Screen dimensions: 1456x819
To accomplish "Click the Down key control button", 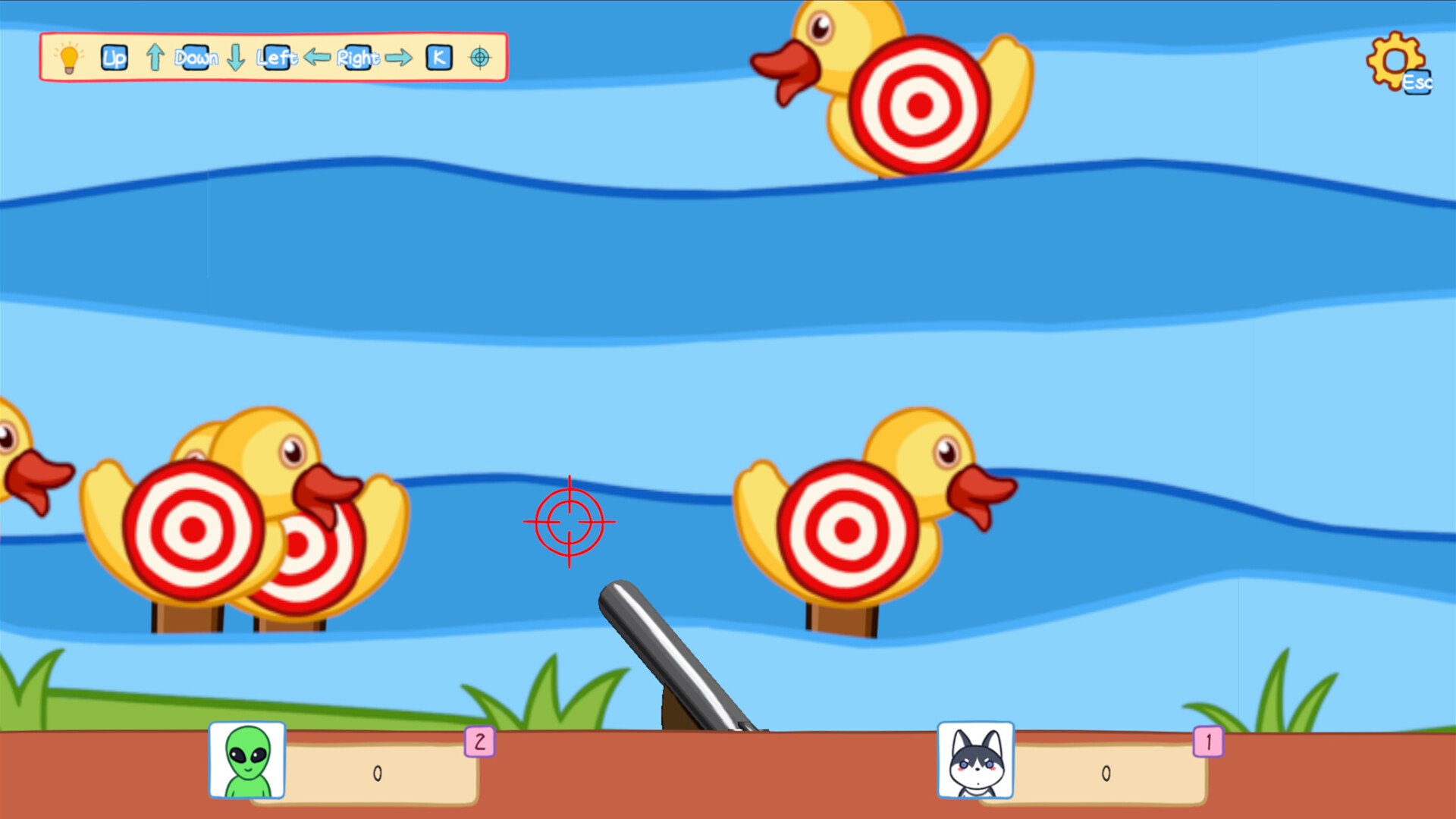I will (x=196, y=57).
